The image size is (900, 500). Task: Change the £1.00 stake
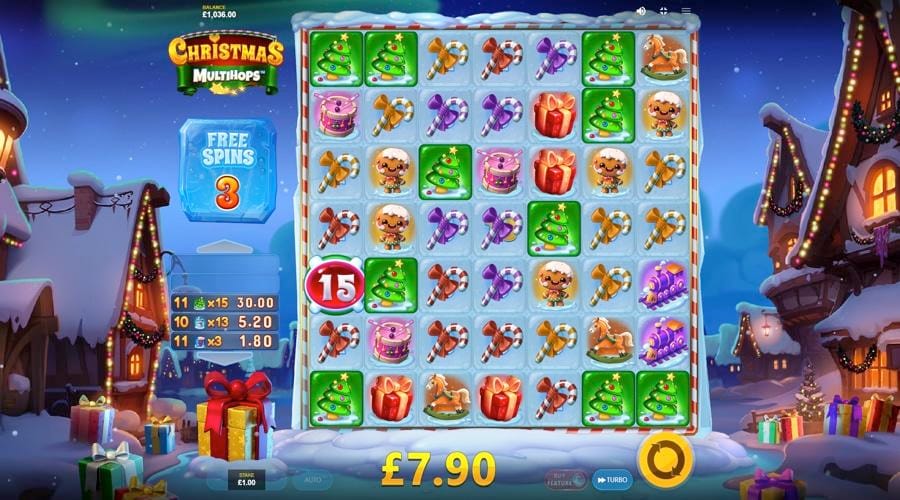(247, 479)
